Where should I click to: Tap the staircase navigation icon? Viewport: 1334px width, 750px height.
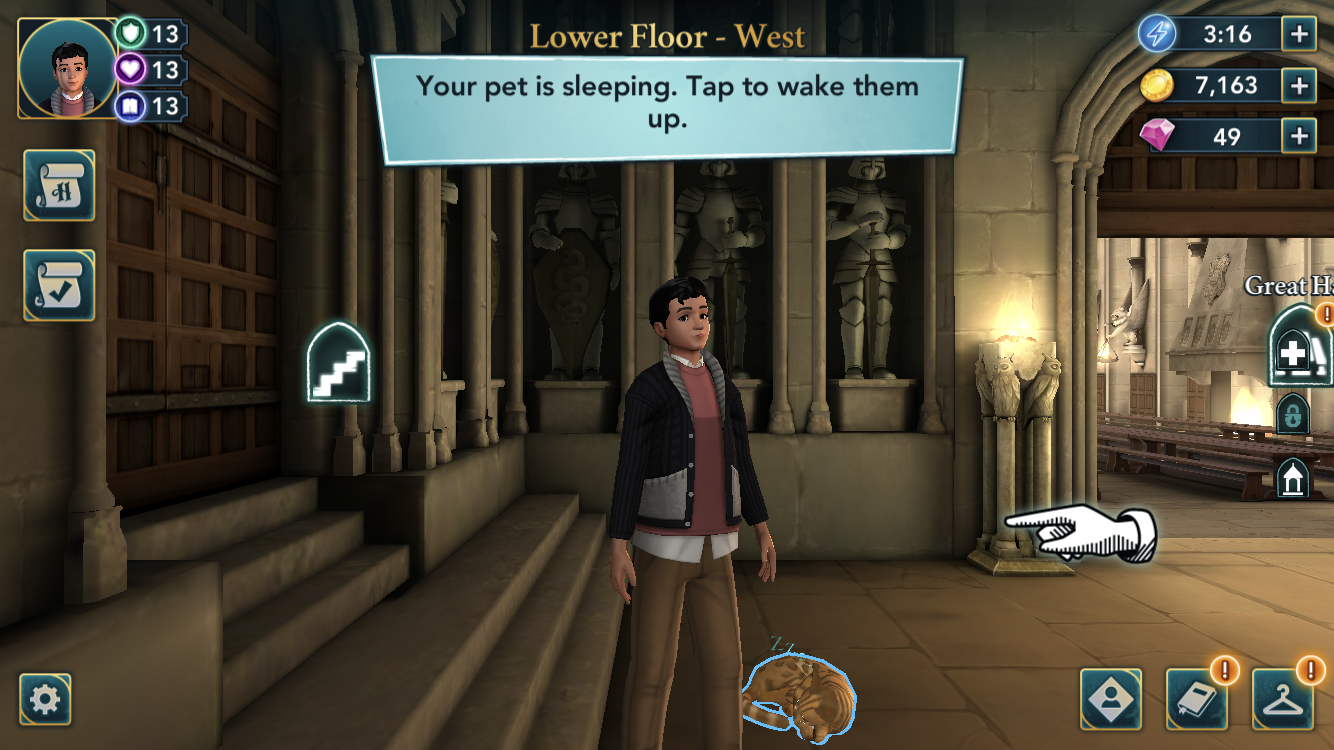pos(338,362)
